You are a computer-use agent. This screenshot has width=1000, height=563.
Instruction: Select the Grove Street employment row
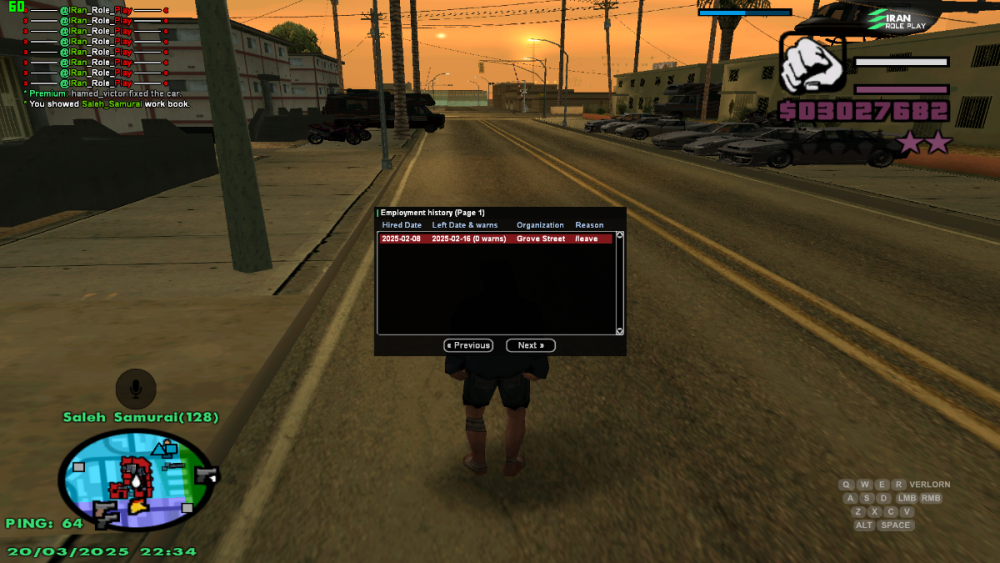click(x=495, y=239)
